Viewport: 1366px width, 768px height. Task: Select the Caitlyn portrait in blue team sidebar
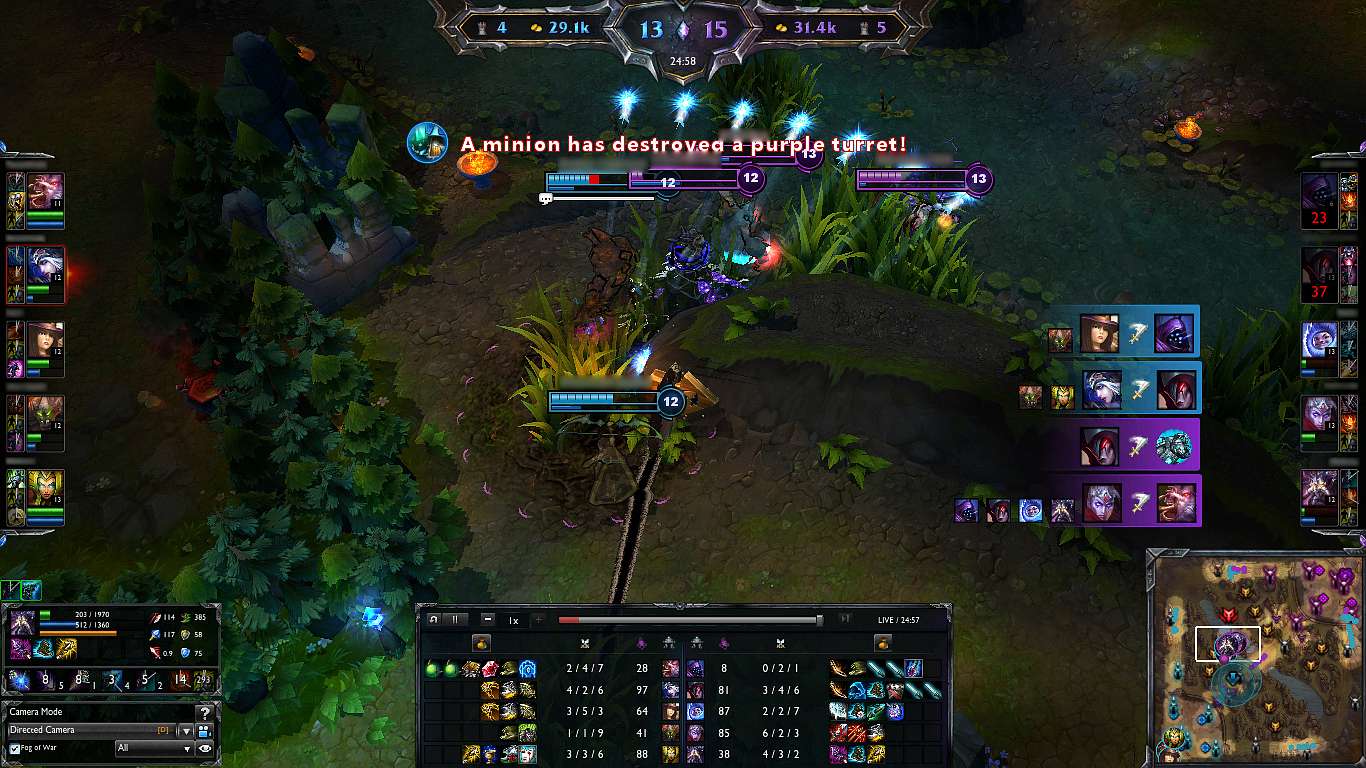click(45, 338)
